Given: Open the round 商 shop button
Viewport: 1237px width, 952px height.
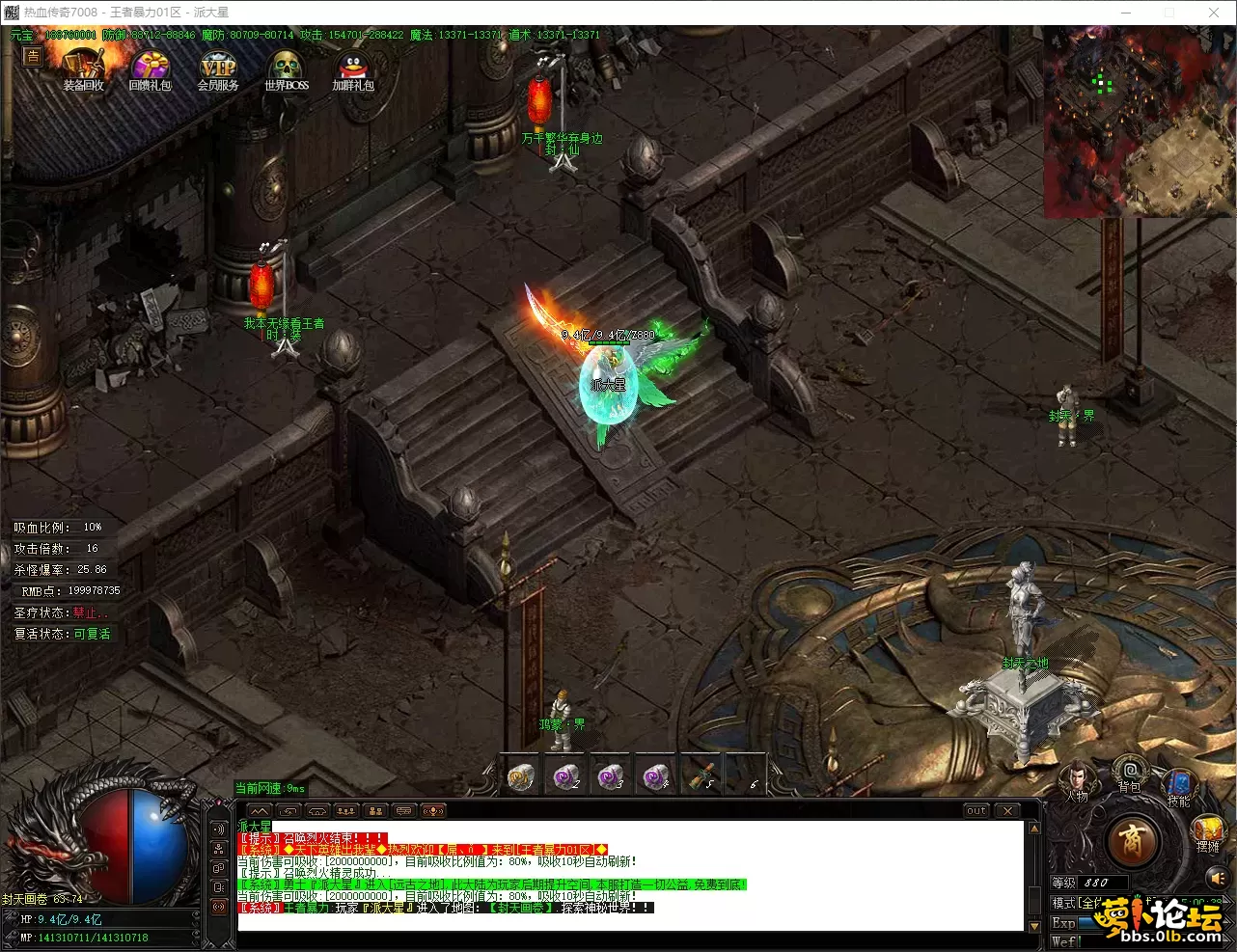Looking at the screenshot, I should [x=1132, y=843].
